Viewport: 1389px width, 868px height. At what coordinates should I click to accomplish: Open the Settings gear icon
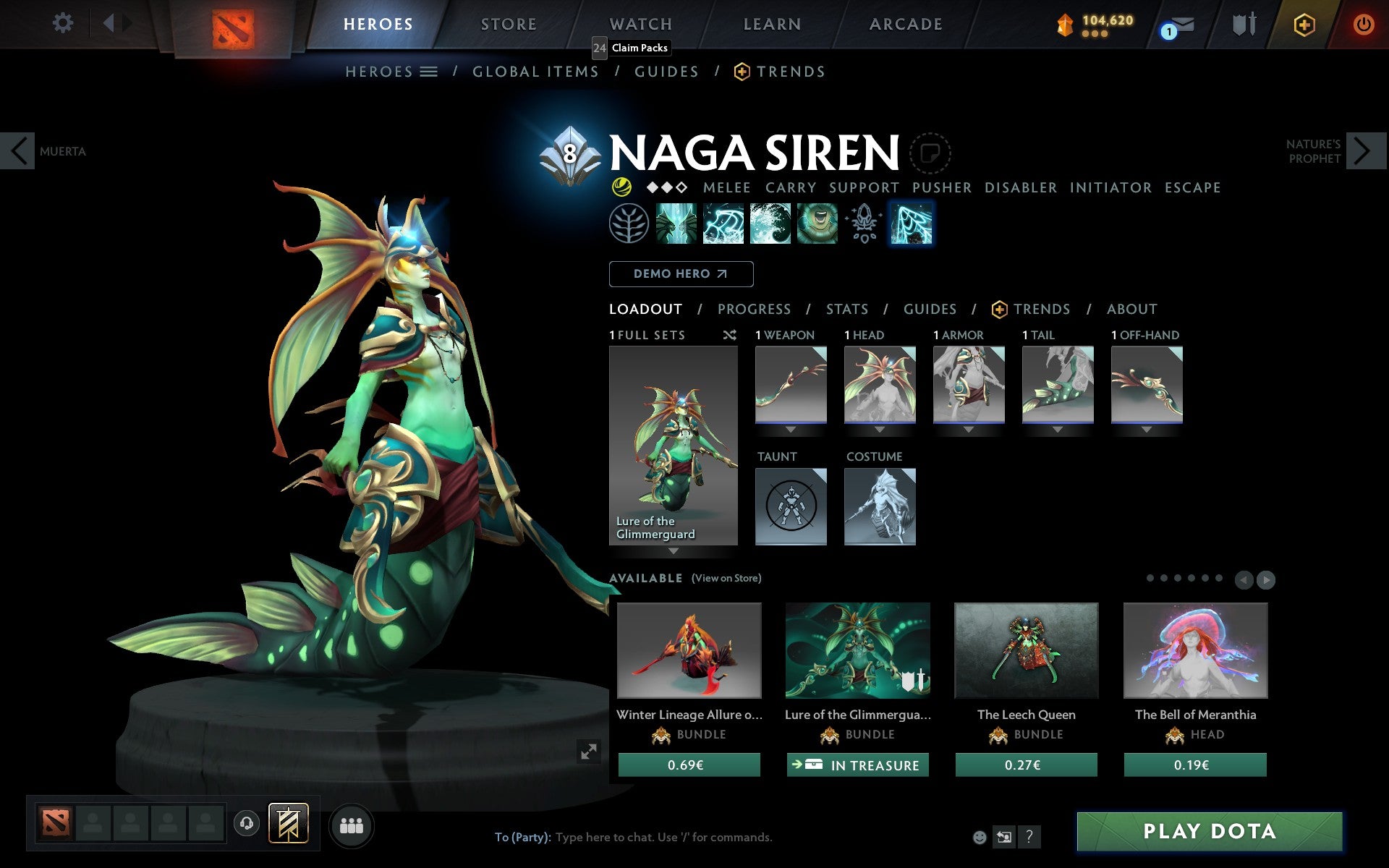pos(64,23)
